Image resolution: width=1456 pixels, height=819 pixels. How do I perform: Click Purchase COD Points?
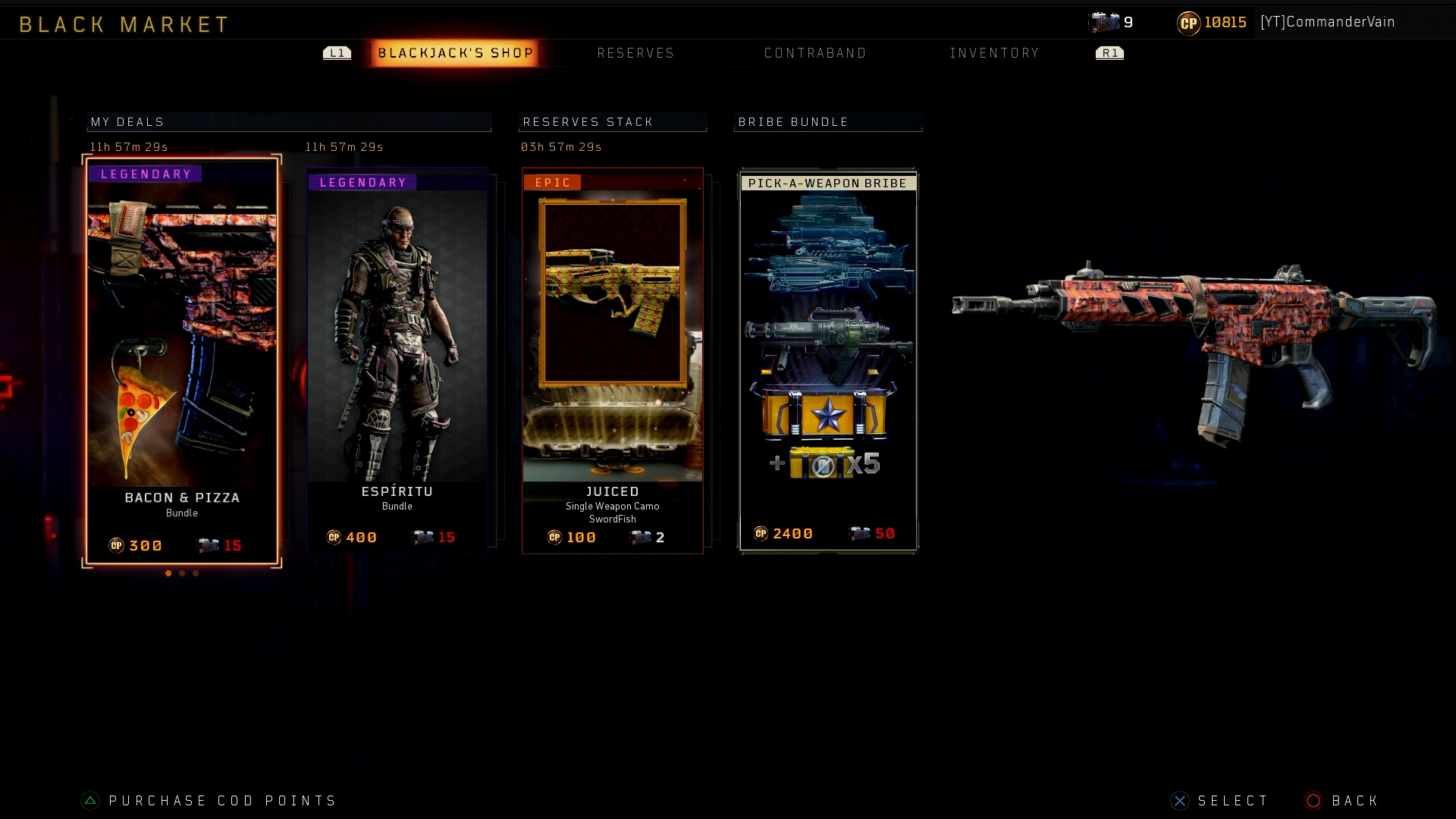coord(221,800)
